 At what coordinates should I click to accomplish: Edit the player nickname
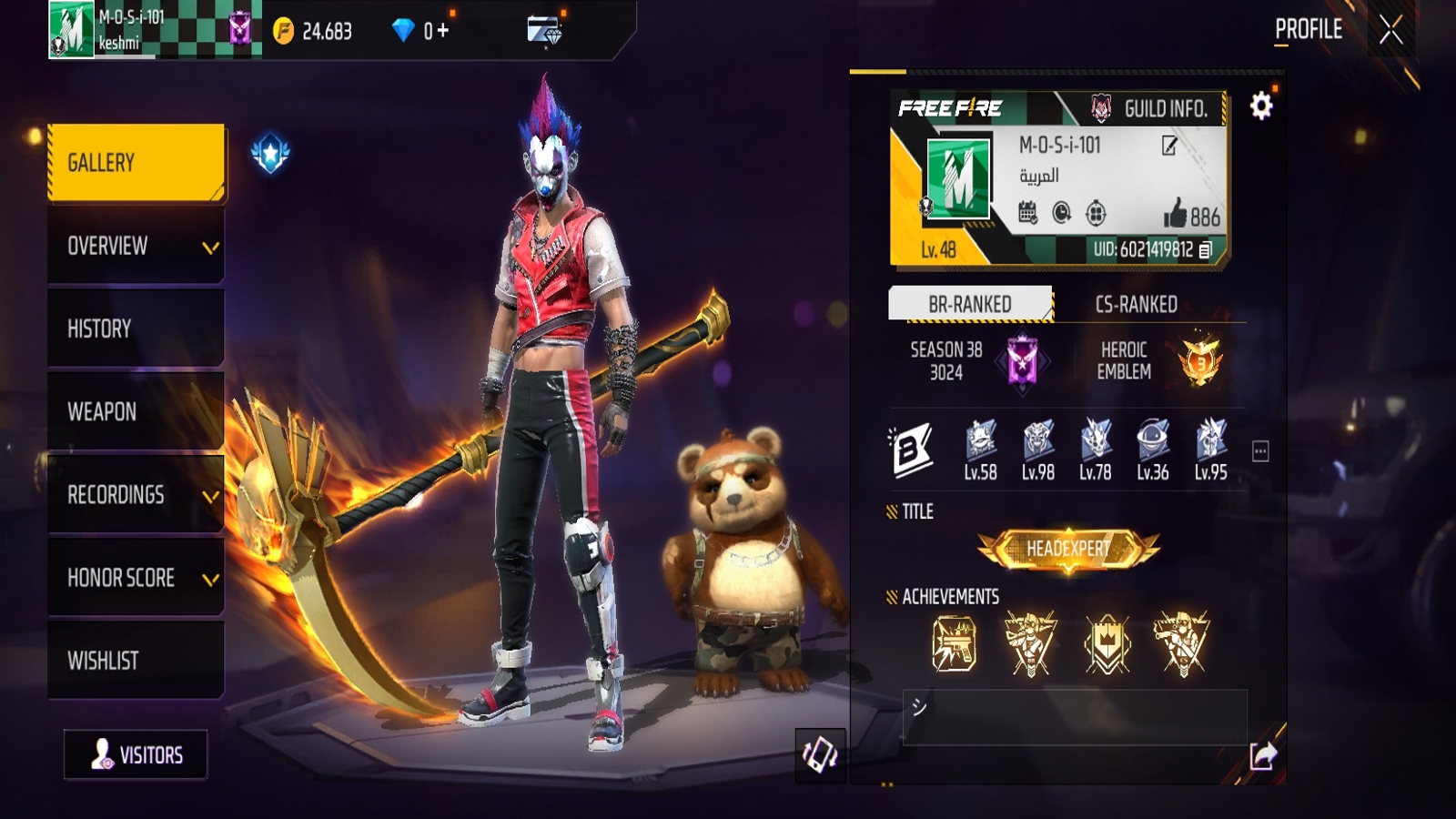coord(1169,146)
